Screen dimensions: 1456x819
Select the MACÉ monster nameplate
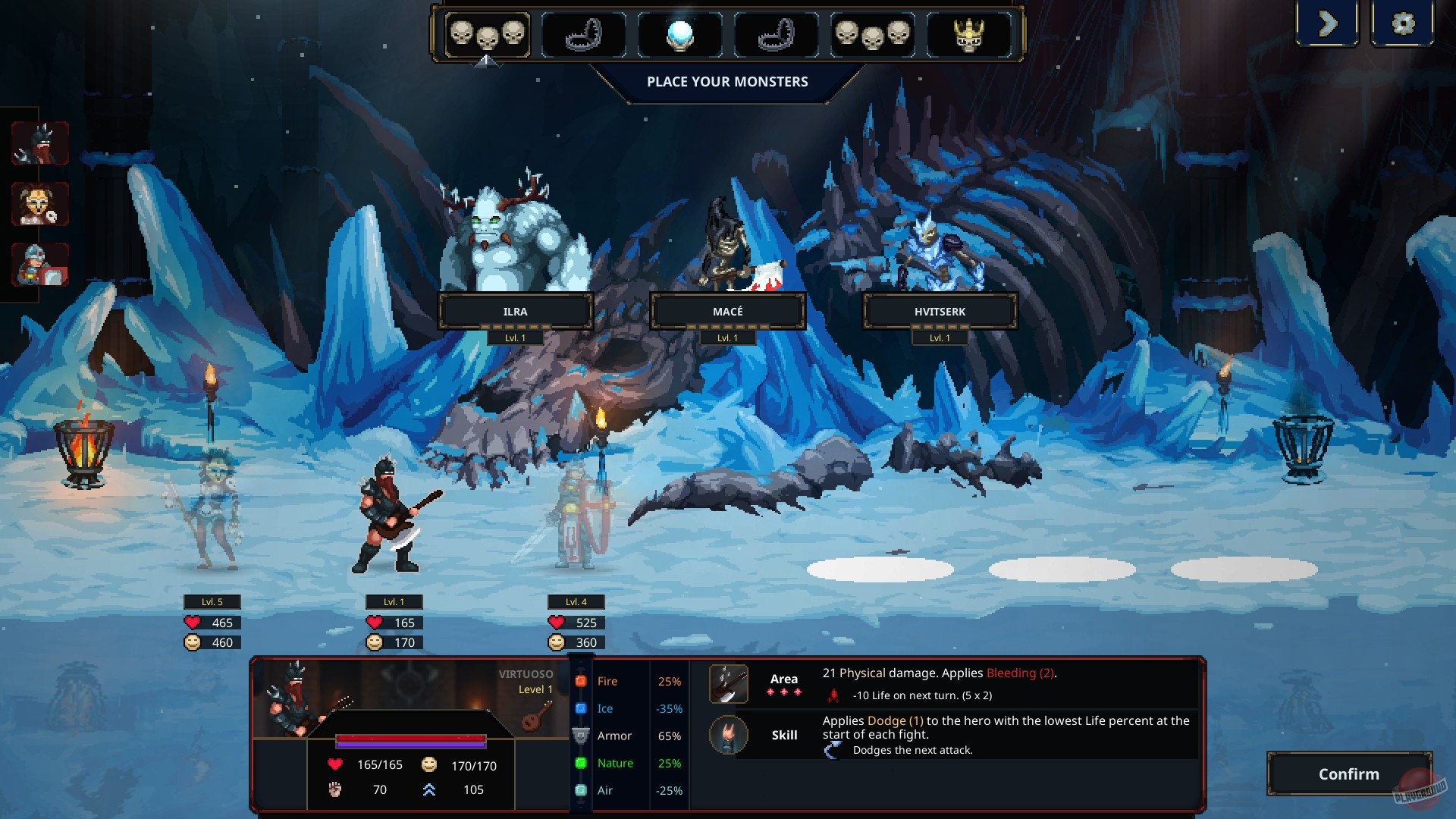pos(727,311)
